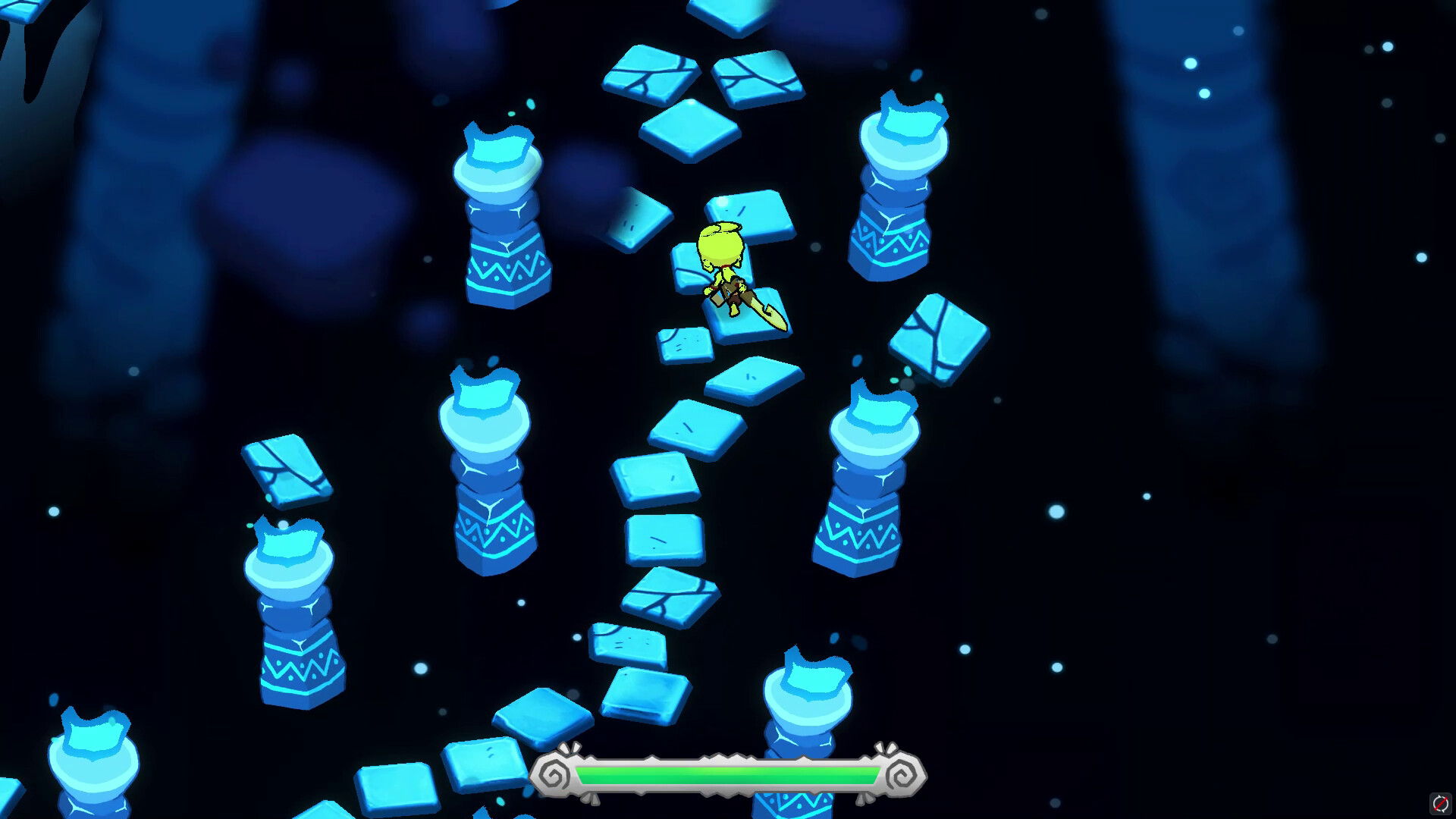Click the pair of cracked tiles at top center
The height and width of the screenshot is (819, 1456).
pos(705,76)
